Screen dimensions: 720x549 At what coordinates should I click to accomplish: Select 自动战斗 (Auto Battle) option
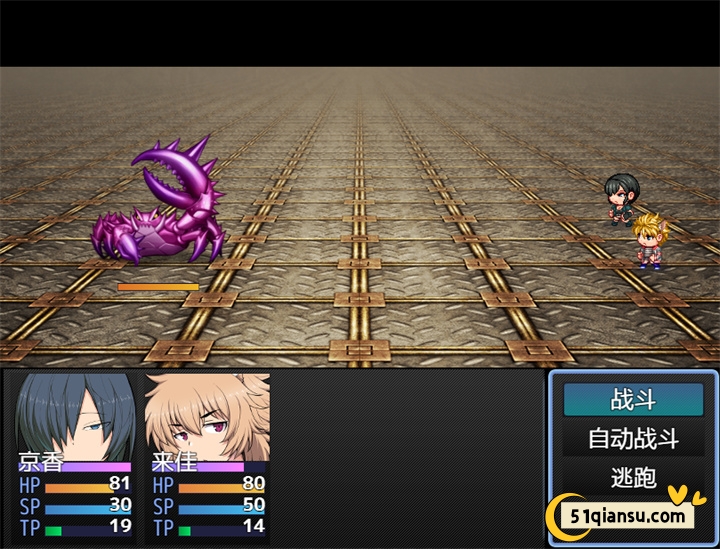click(x=633, y=439)
